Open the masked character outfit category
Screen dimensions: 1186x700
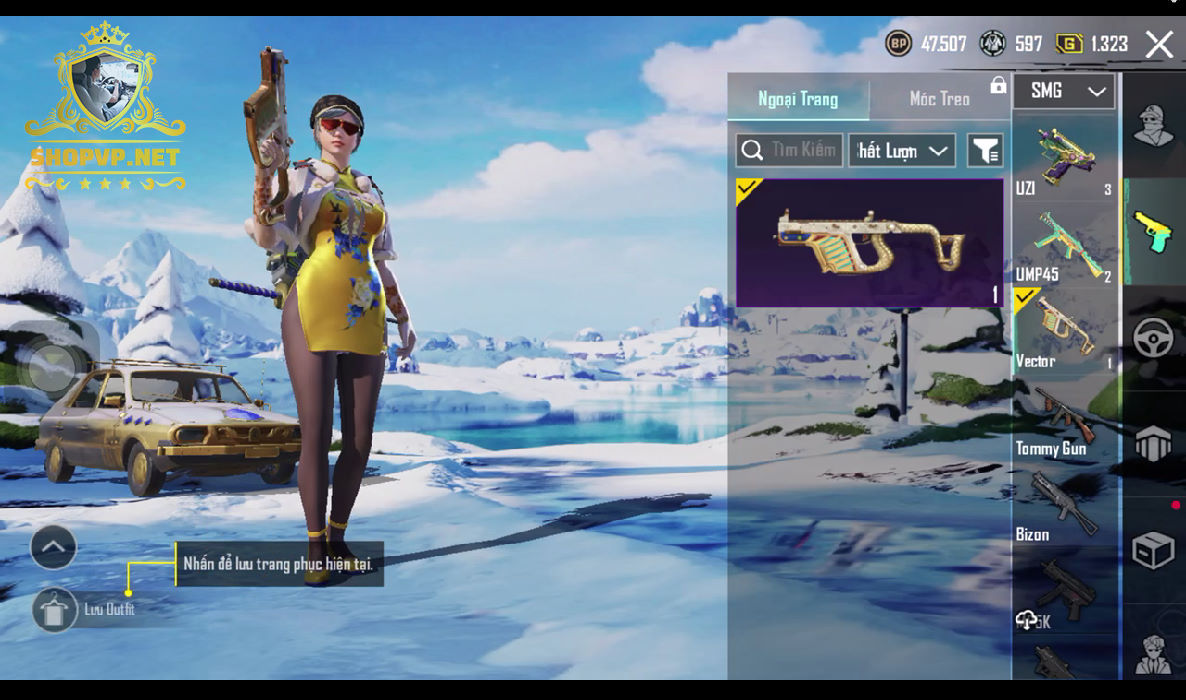[x=1153, y=125]
